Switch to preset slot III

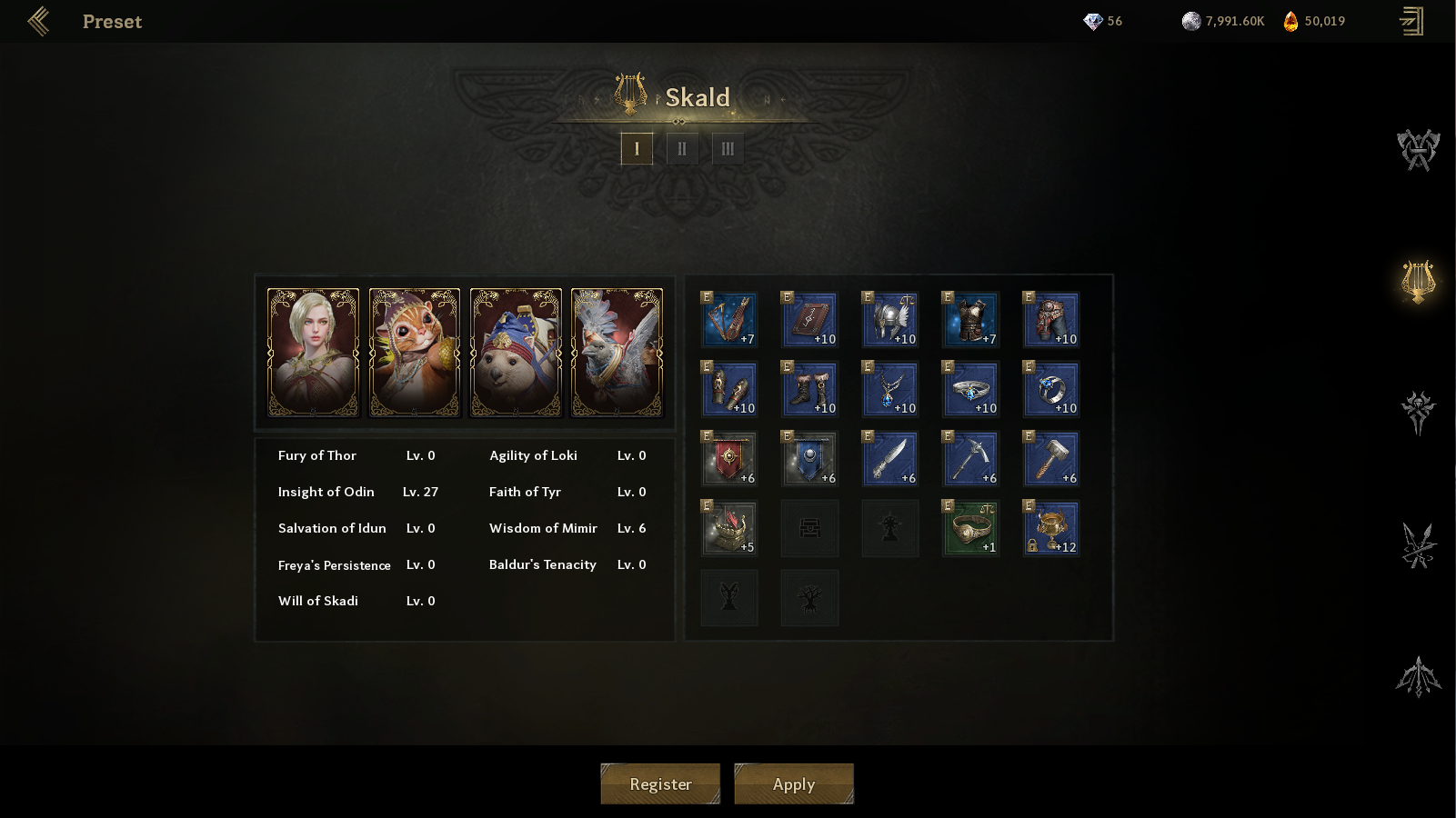pos(728,148)
